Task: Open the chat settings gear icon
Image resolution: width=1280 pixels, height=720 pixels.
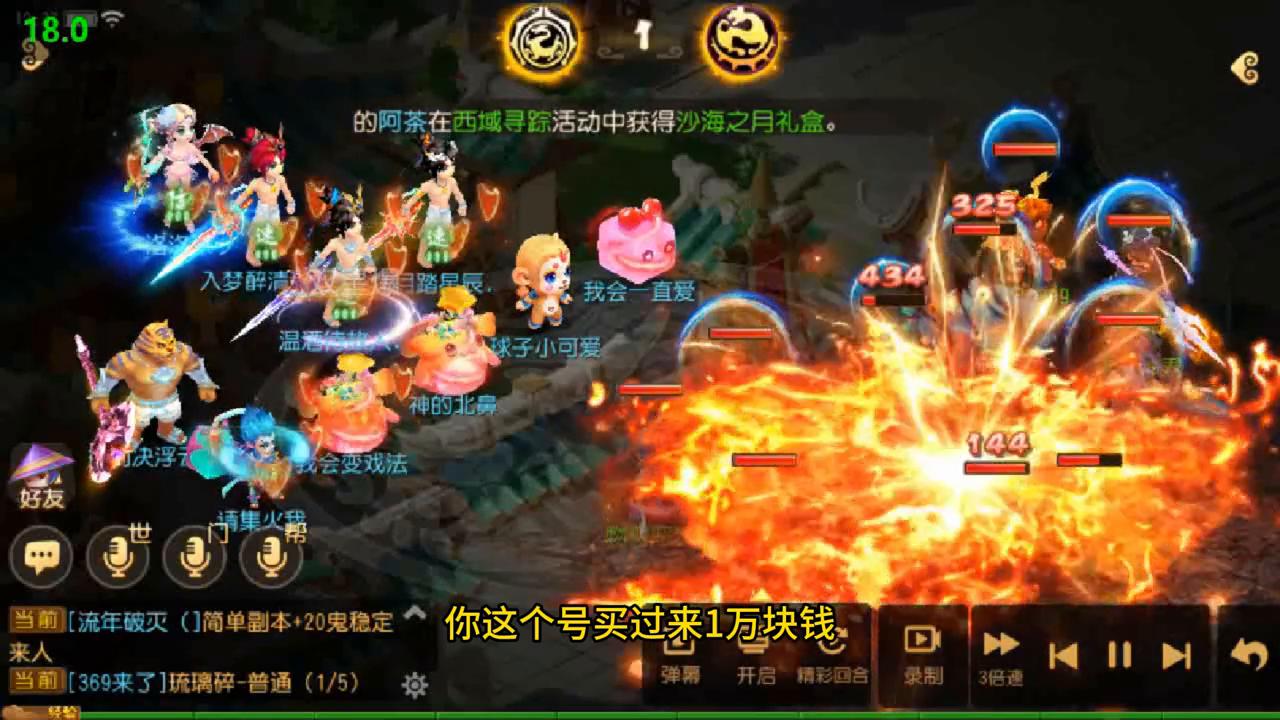Action: [x=413, y=683]
